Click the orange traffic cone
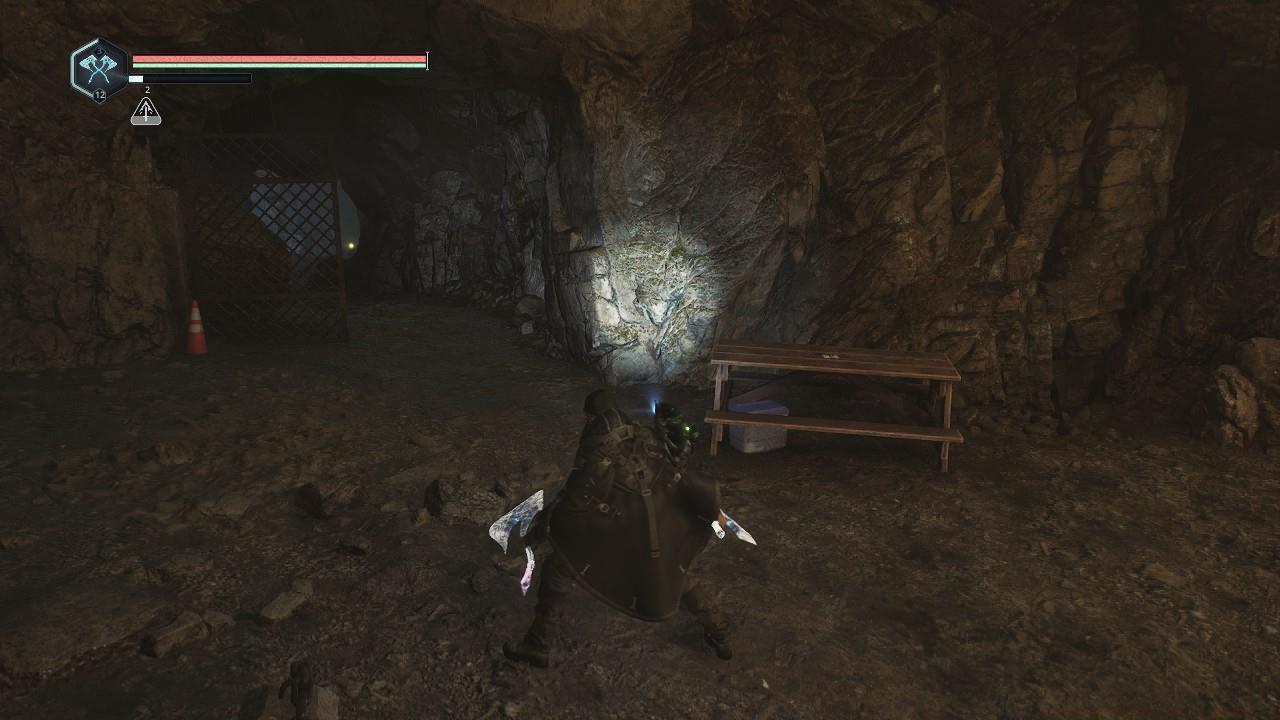1280x720 pixels. click(x=195, y=323)
